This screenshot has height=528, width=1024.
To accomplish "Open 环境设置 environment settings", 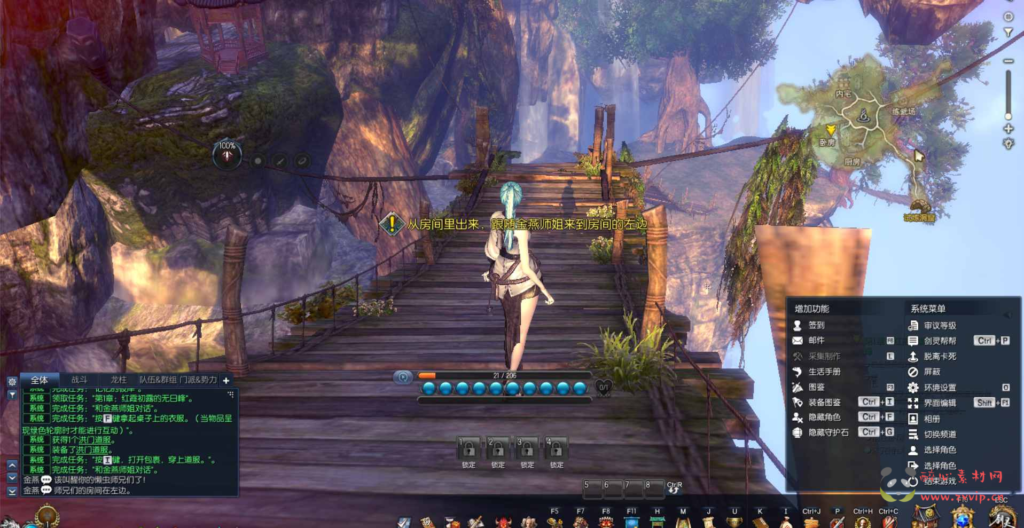I will point(939,387).
